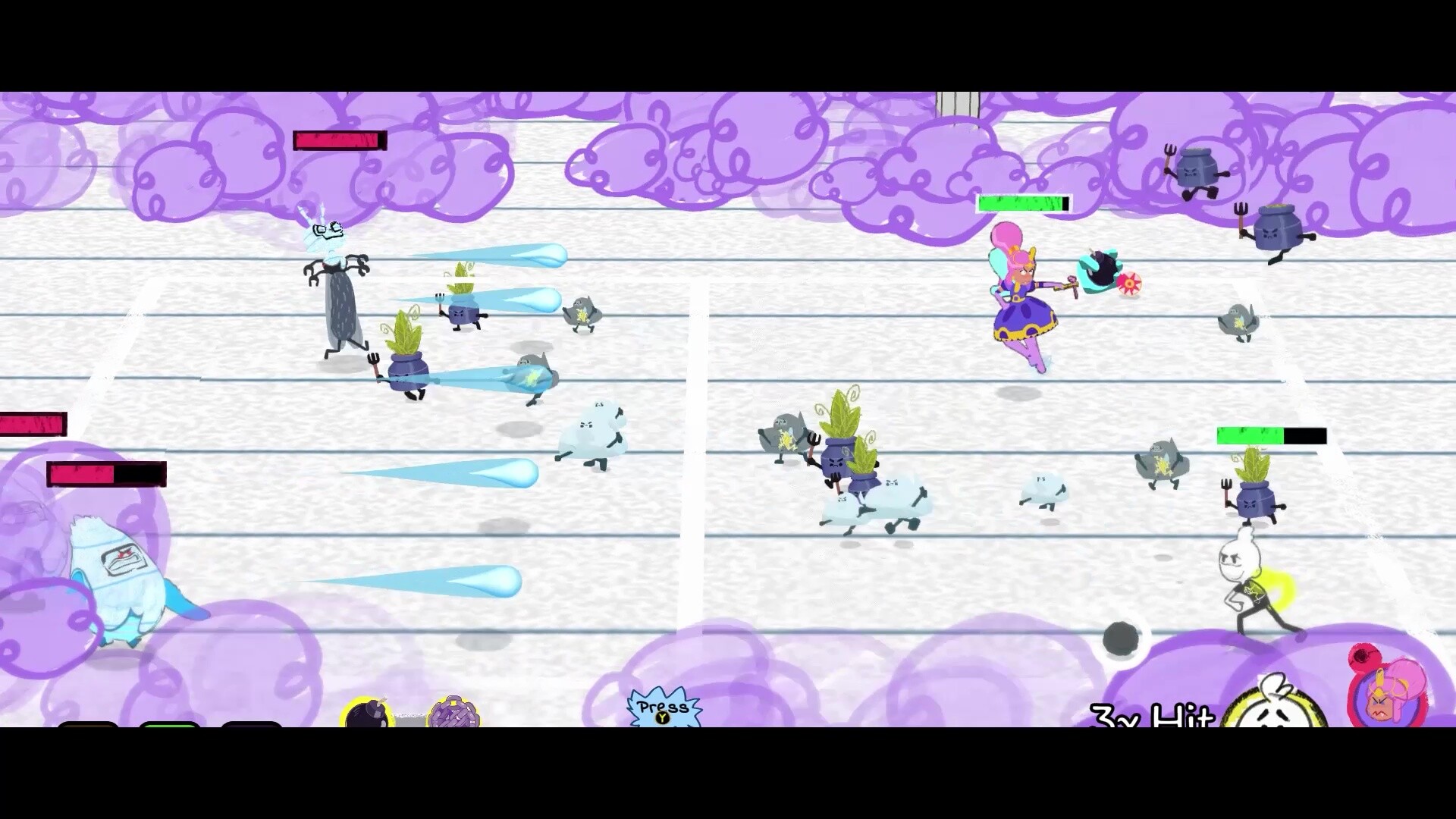Click the partially depleted red health bar

(x=106, y=474)
